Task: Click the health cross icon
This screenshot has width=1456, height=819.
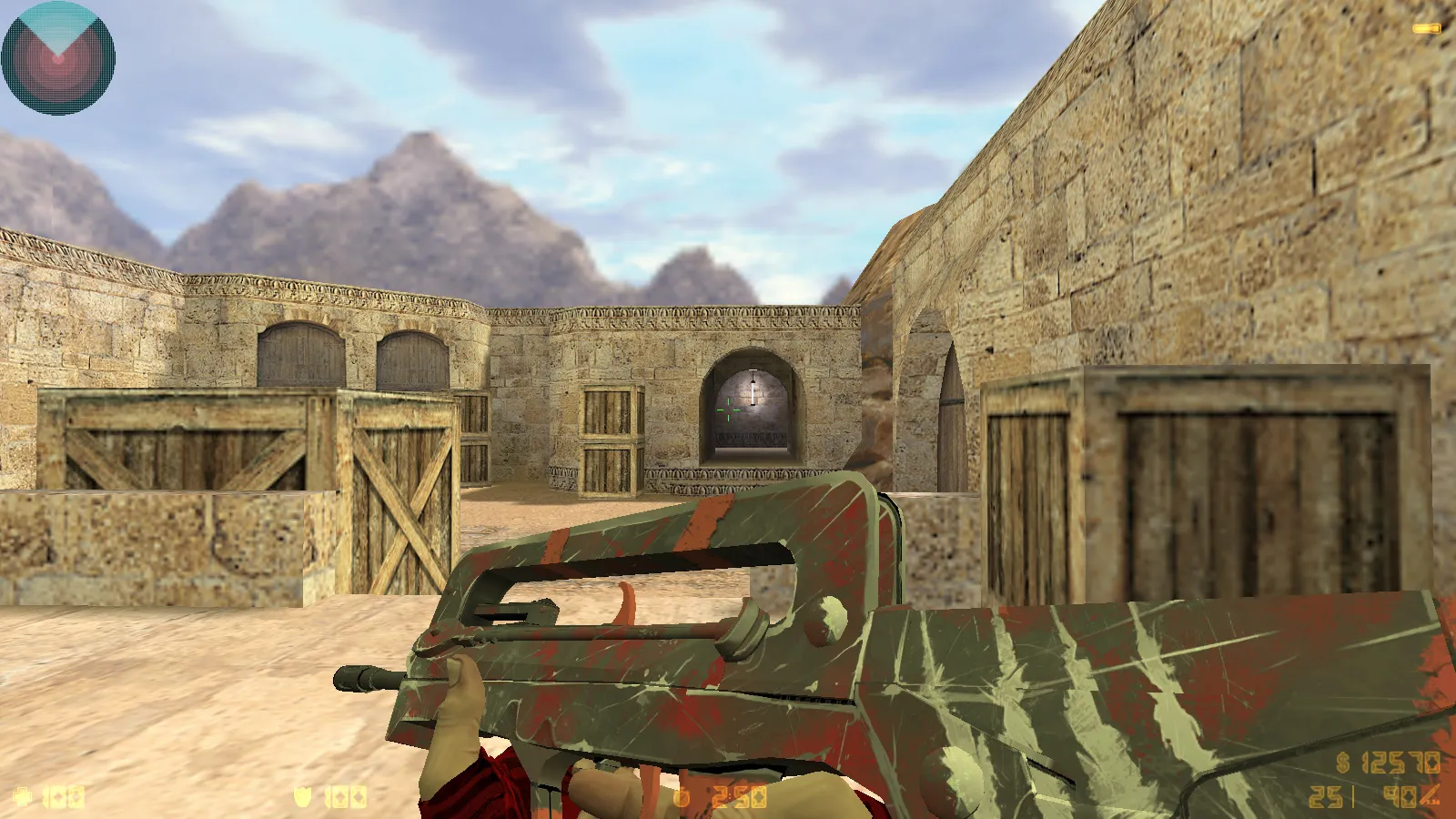Action: pos(20,796)
